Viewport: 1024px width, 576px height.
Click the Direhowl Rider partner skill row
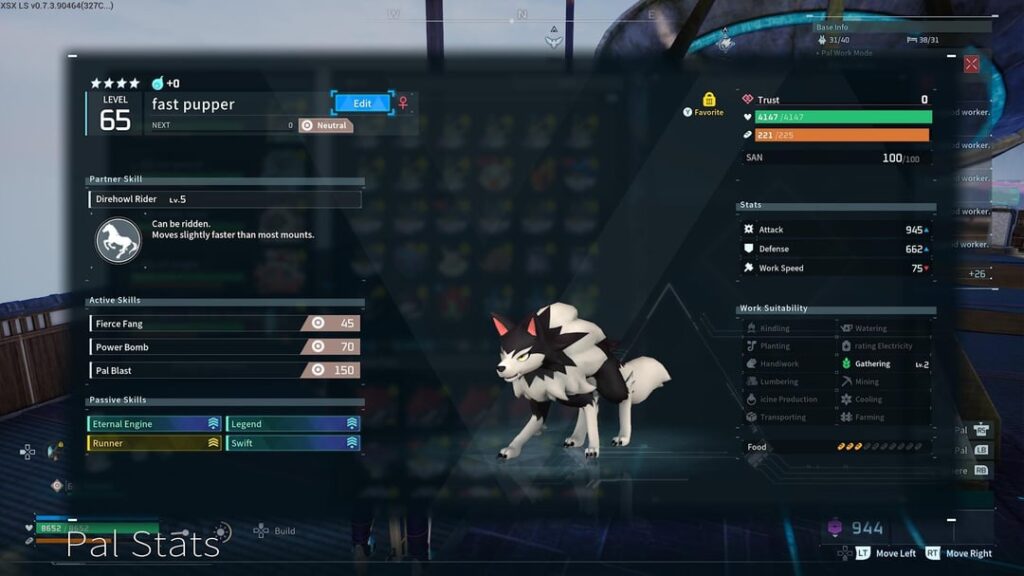pyautogui.click(x=225, y=199)
